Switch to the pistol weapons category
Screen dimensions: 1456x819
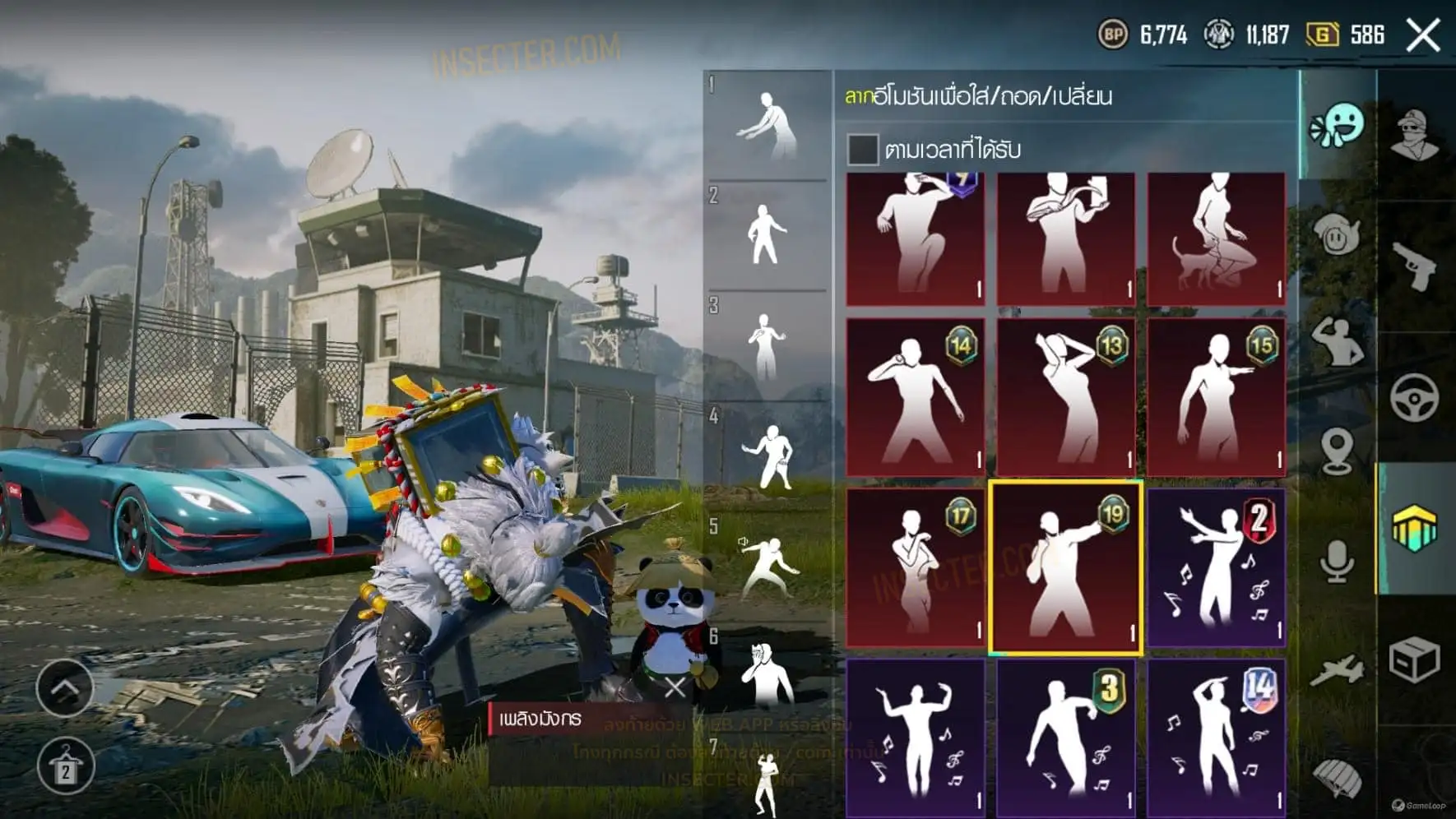click(1415, 266)
